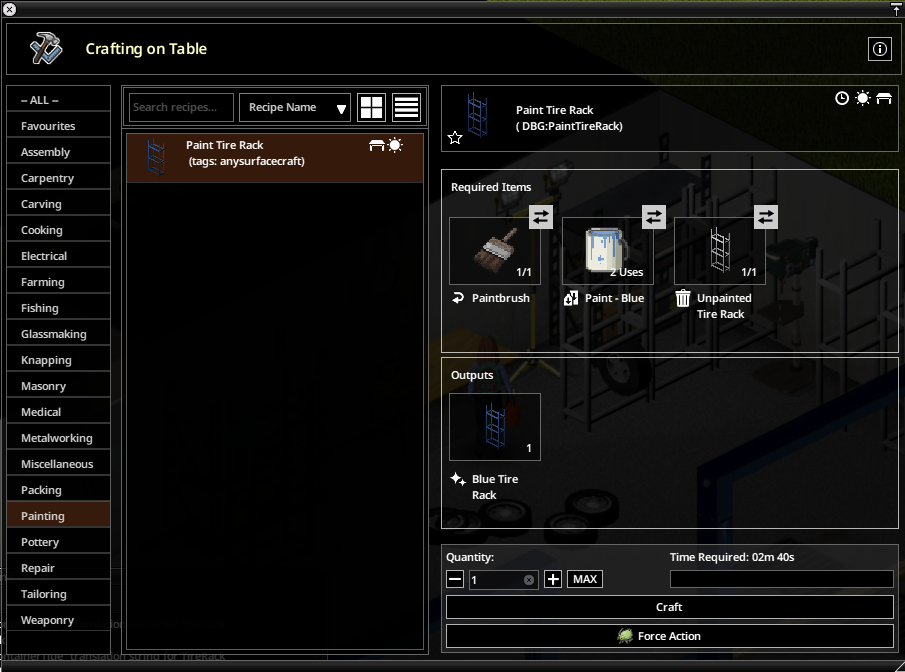Viewport: 905px width, 672px height.
Task: Switch to the Metalworking category
Action: (x=58, y=438)
